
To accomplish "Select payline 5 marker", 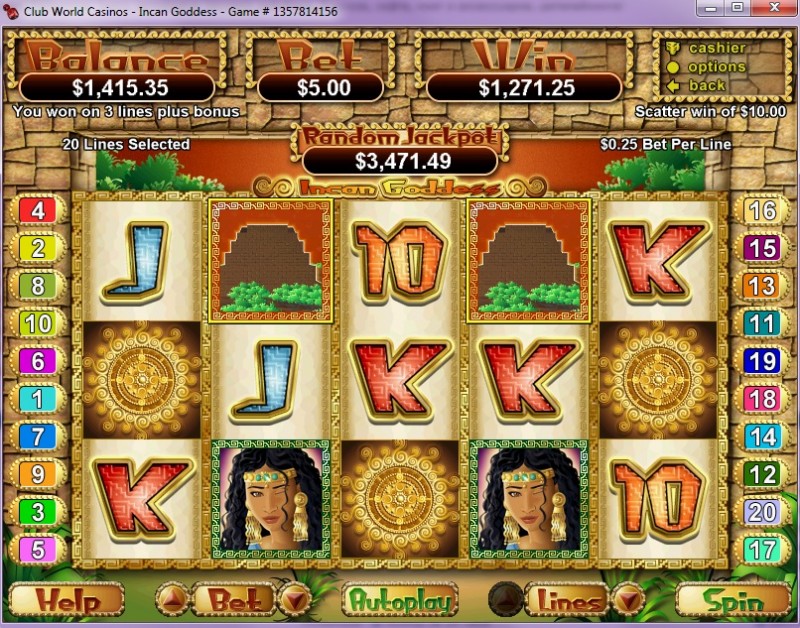I will pyautogui.click(x=39, y=549).
